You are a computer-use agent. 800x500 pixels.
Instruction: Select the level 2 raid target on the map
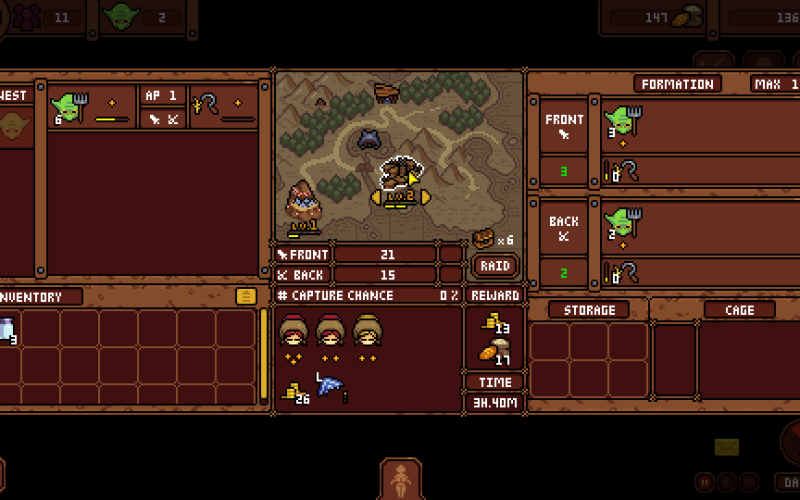click(400, 178)
